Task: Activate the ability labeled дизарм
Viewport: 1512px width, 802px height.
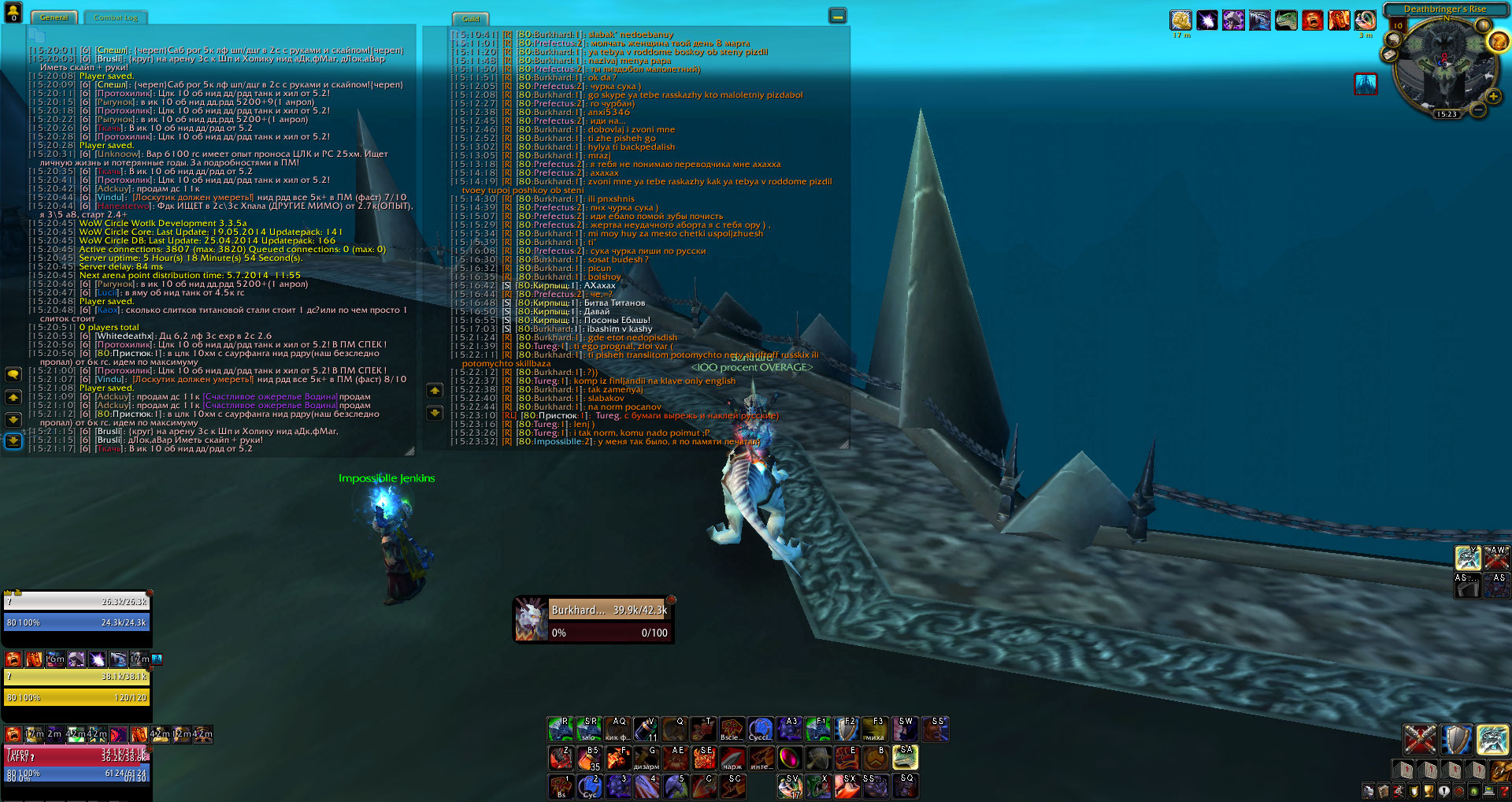Action: point(646,759)
